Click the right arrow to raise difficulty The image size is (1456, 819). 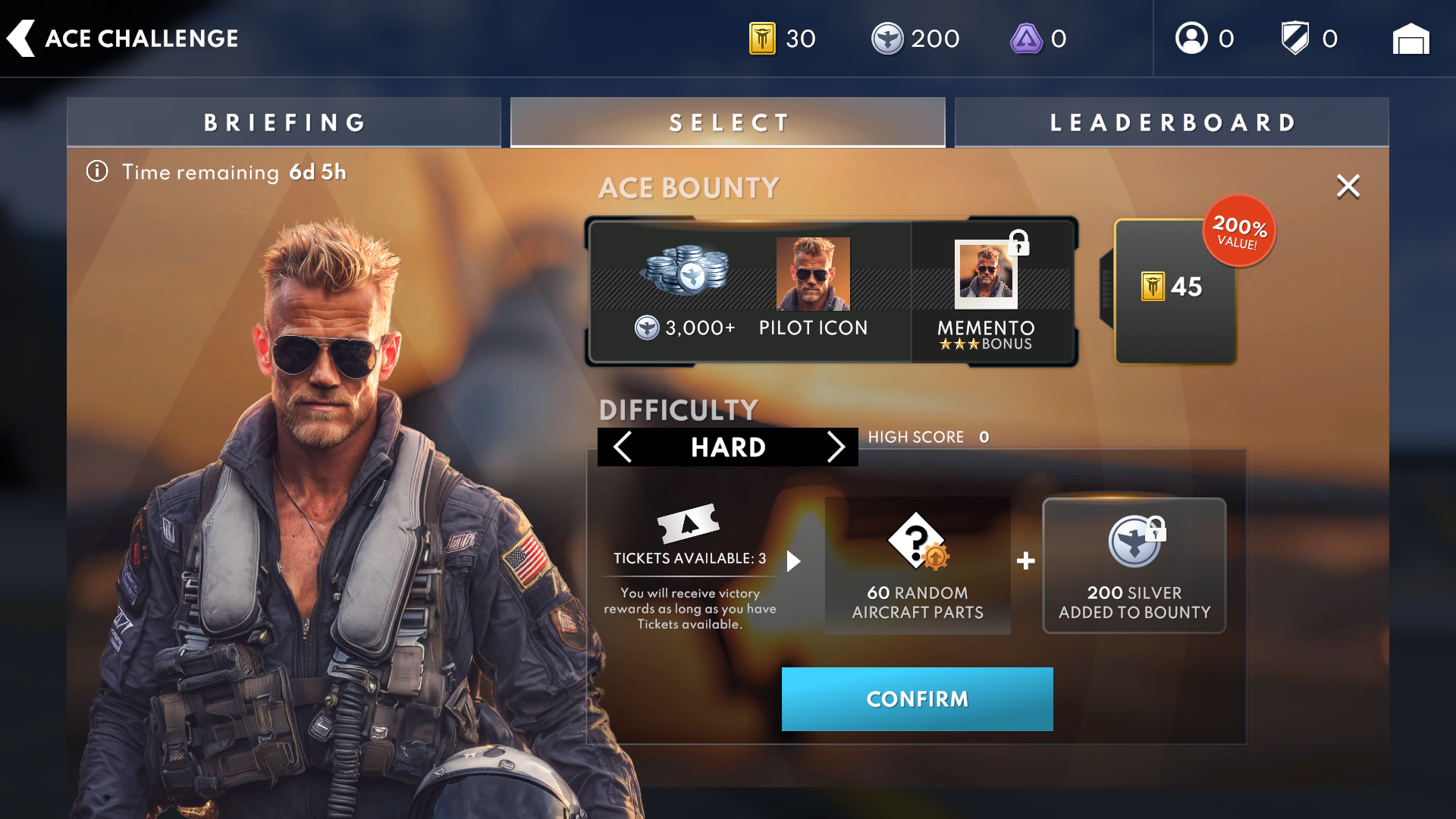(836, 447)
